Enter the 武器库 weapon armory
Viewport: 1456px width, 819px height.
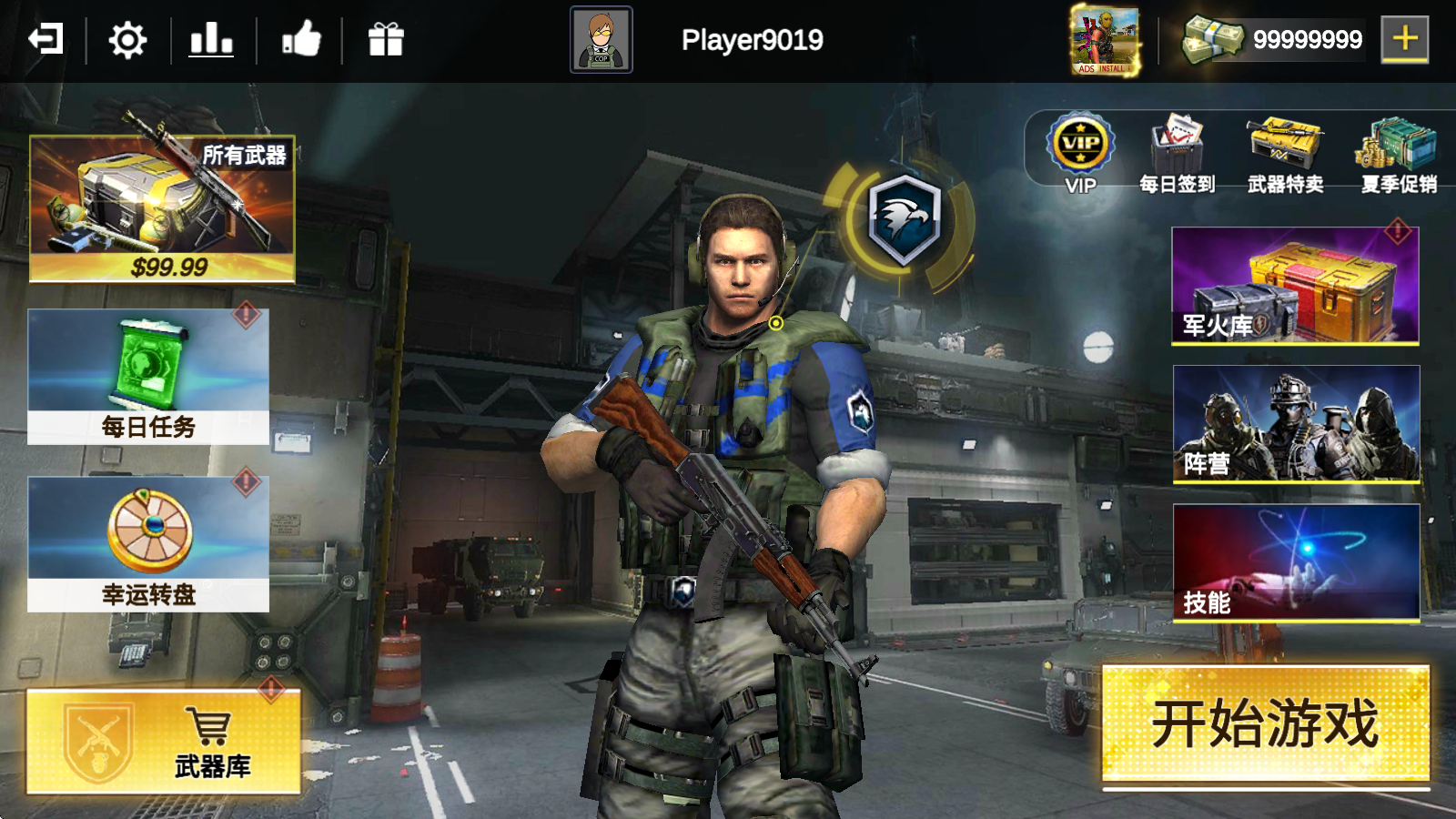164,742
